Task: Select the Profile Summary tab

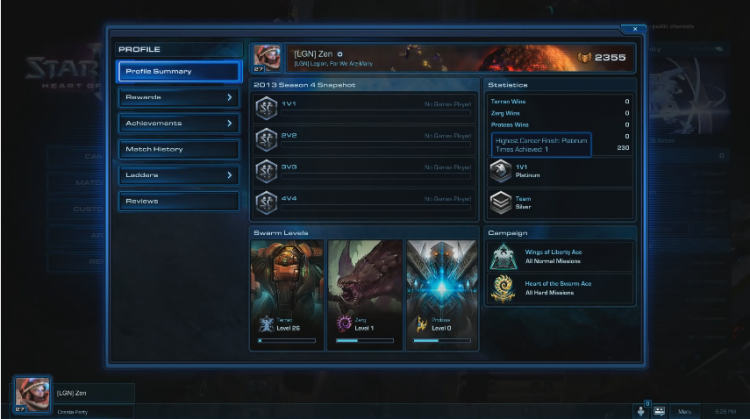Action: click(179, 72)
